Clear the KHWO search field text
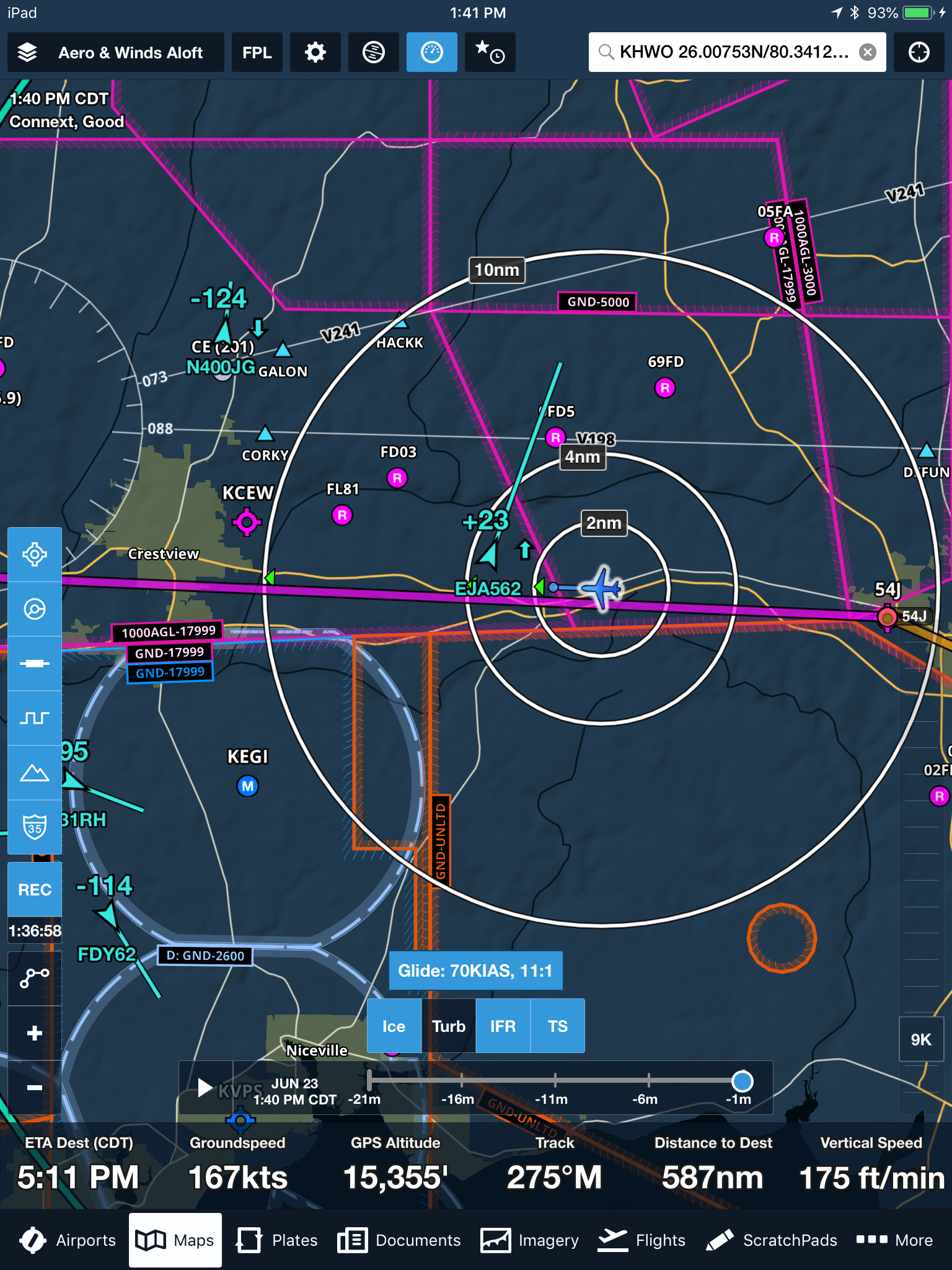This screenshot has height=1270, width=952. (x=868, y=52)
